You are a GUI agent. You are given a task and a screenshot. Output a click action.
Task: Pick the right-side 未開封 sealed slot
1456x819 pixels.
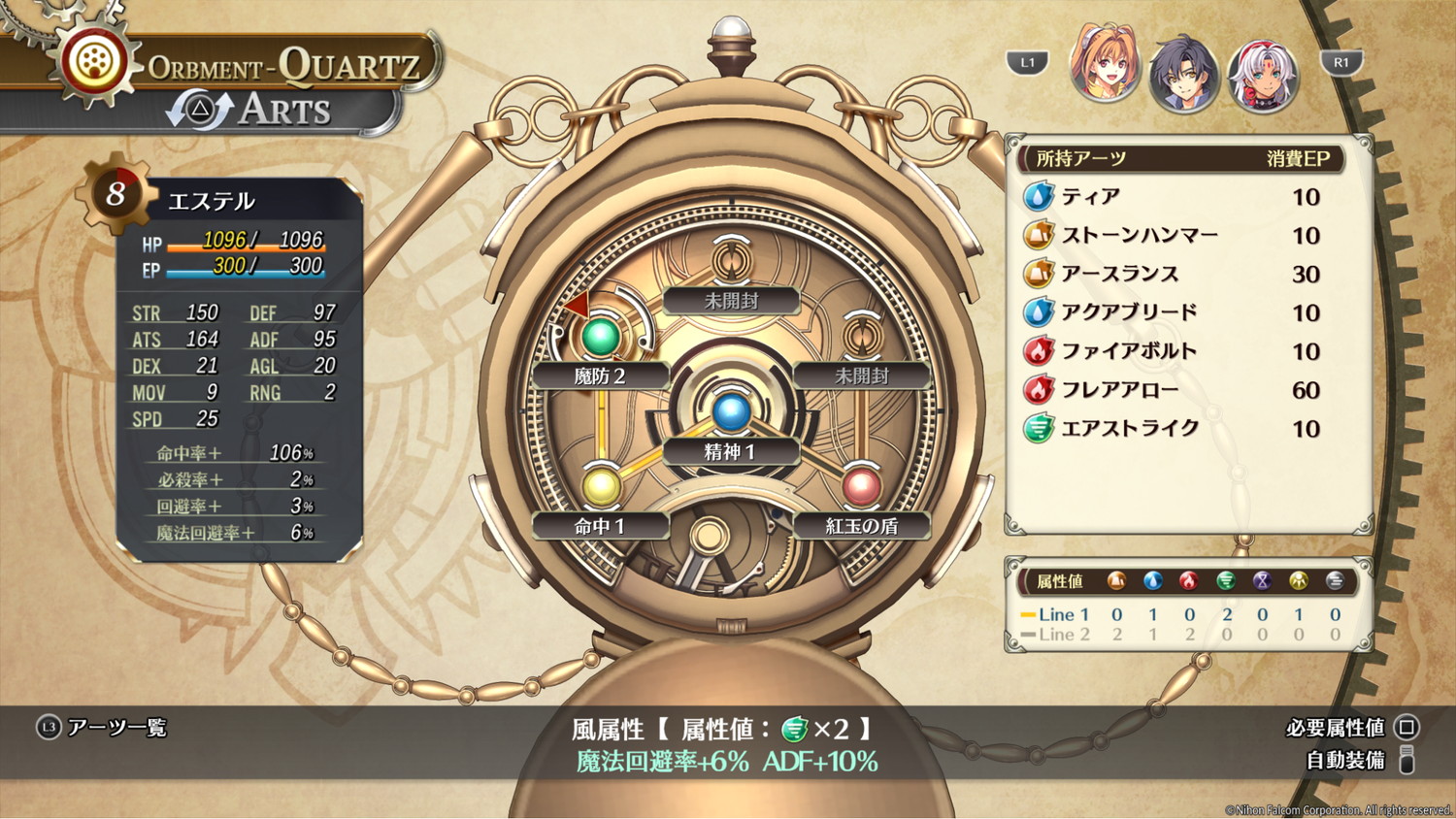(861, 337)
